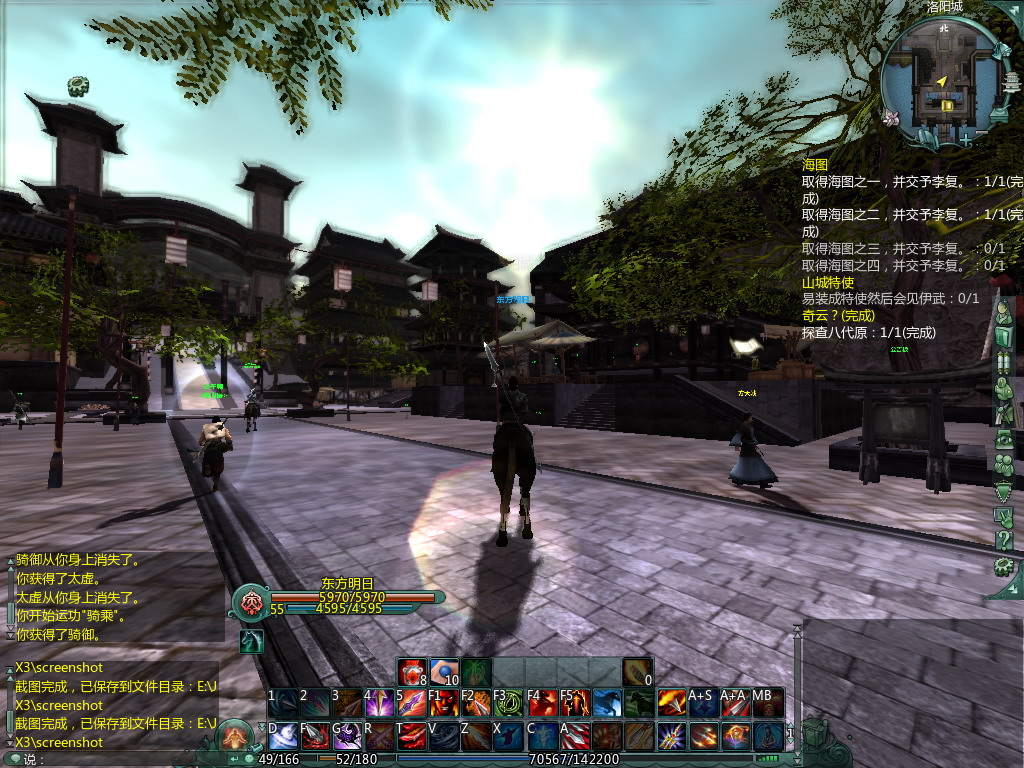Image resolution: width=1024 pixels, height=768 pixels.
Task: Use the blue orb item with count 10
Action: tap(444, 672)
